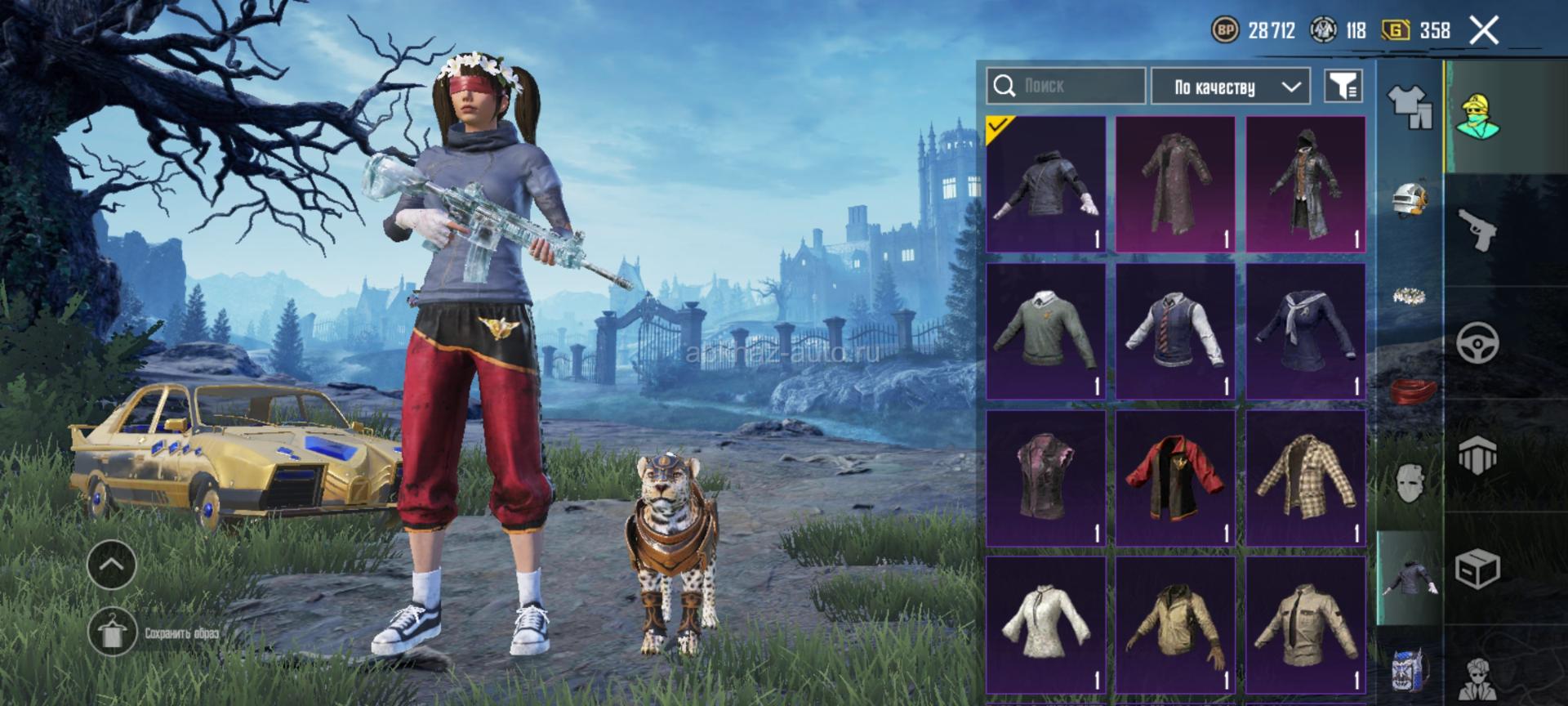Screen dimensions: 1568x706
Task: Pick the school vest with striped tie
Action: point(1175,331)
